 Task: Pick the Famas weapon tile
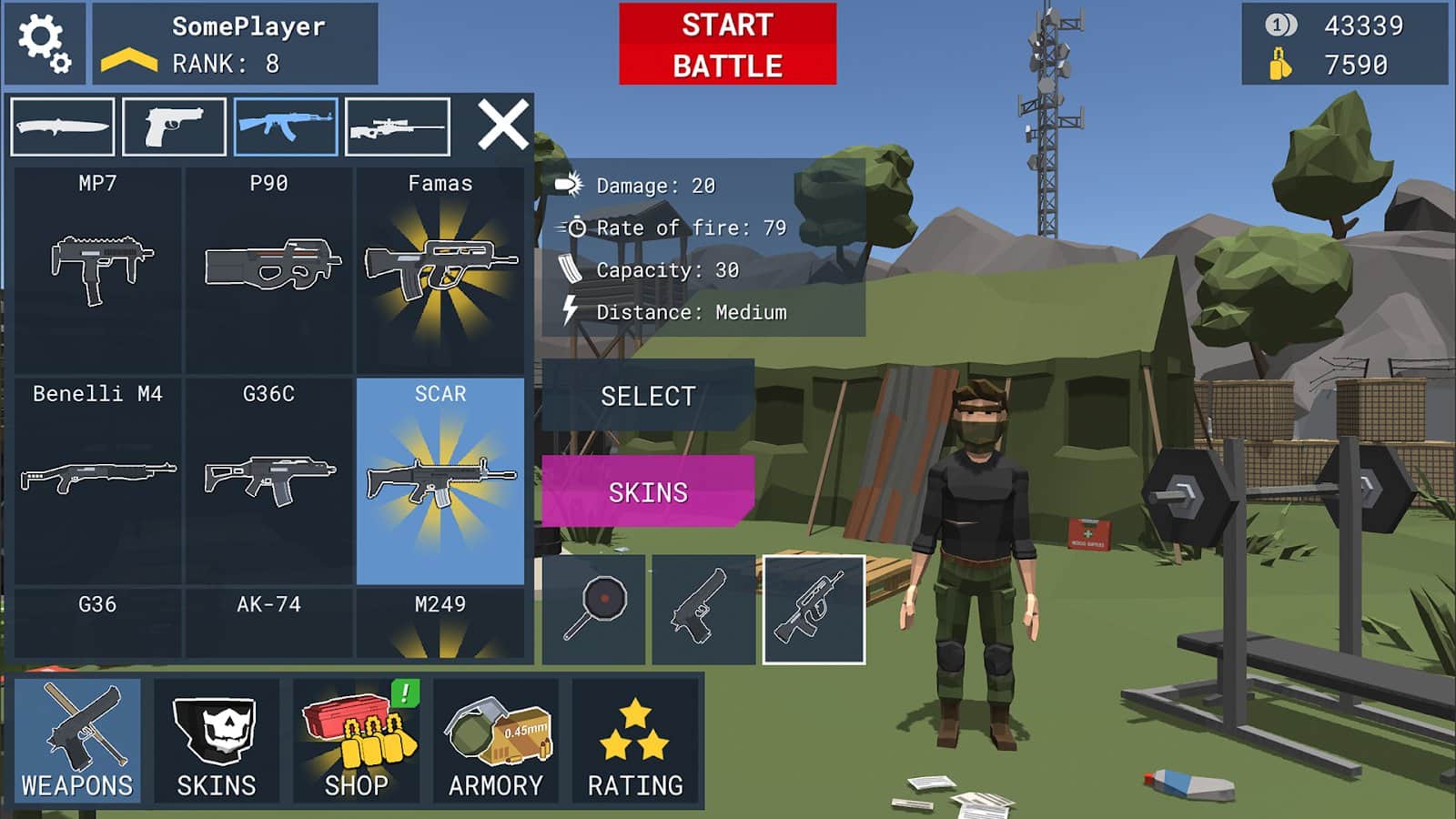point(440,268)
